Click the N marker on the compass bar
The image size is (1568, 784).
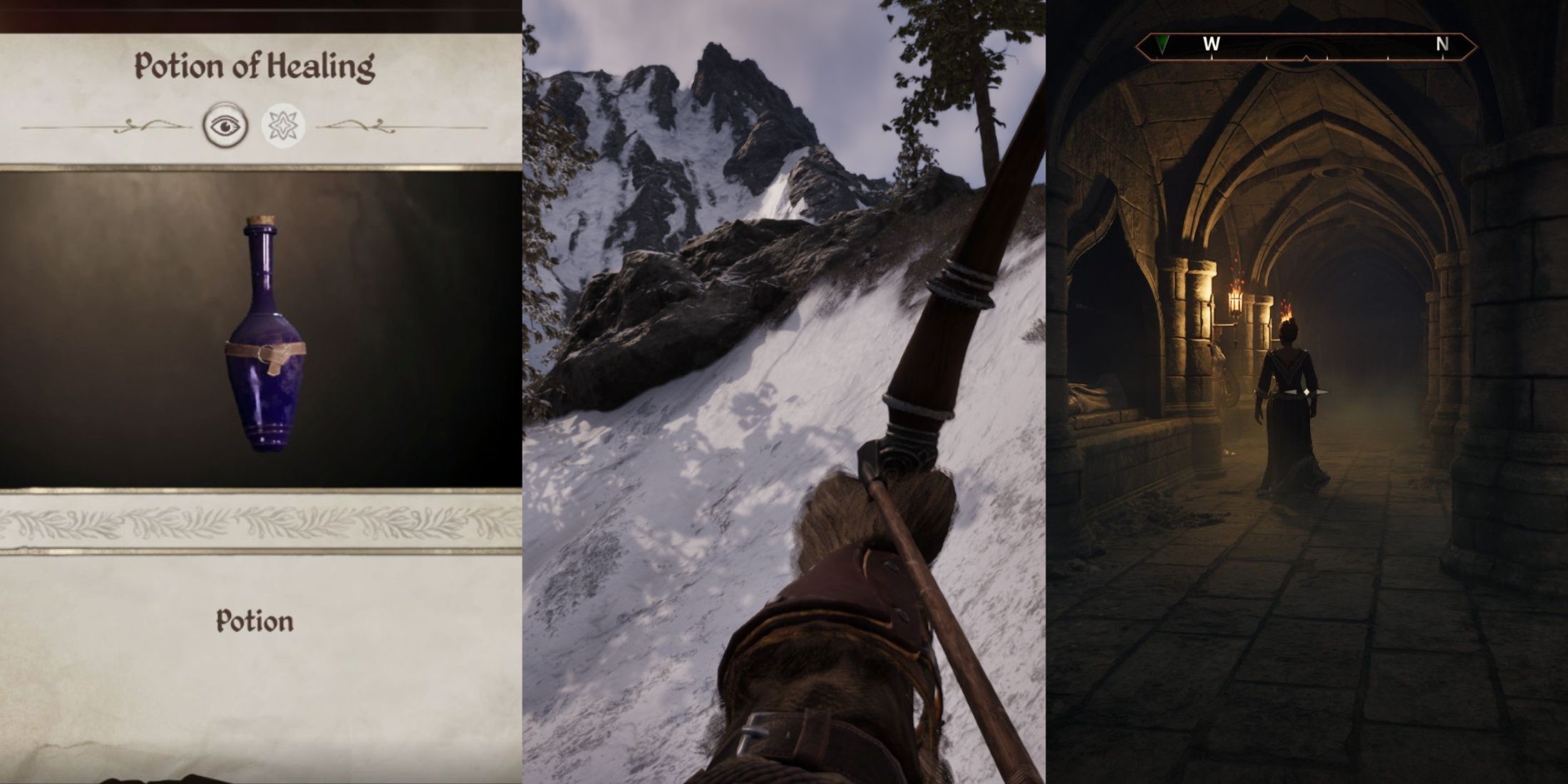pyautogui.click(x=1441, y=44)
